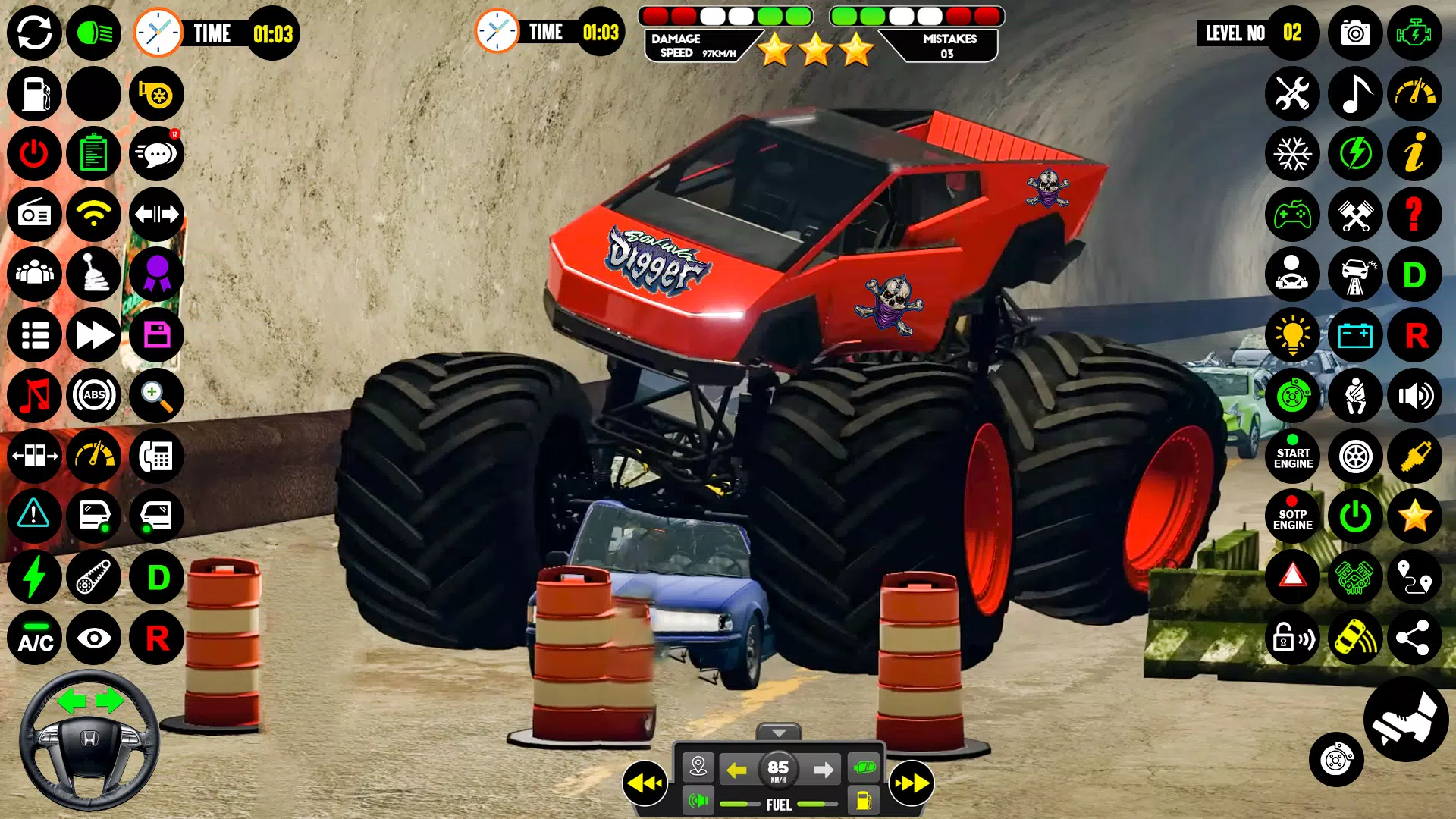Enable the ABS toggle
Screen dimensions: 1456x819
pyautogui.click(x=93, y=396)
